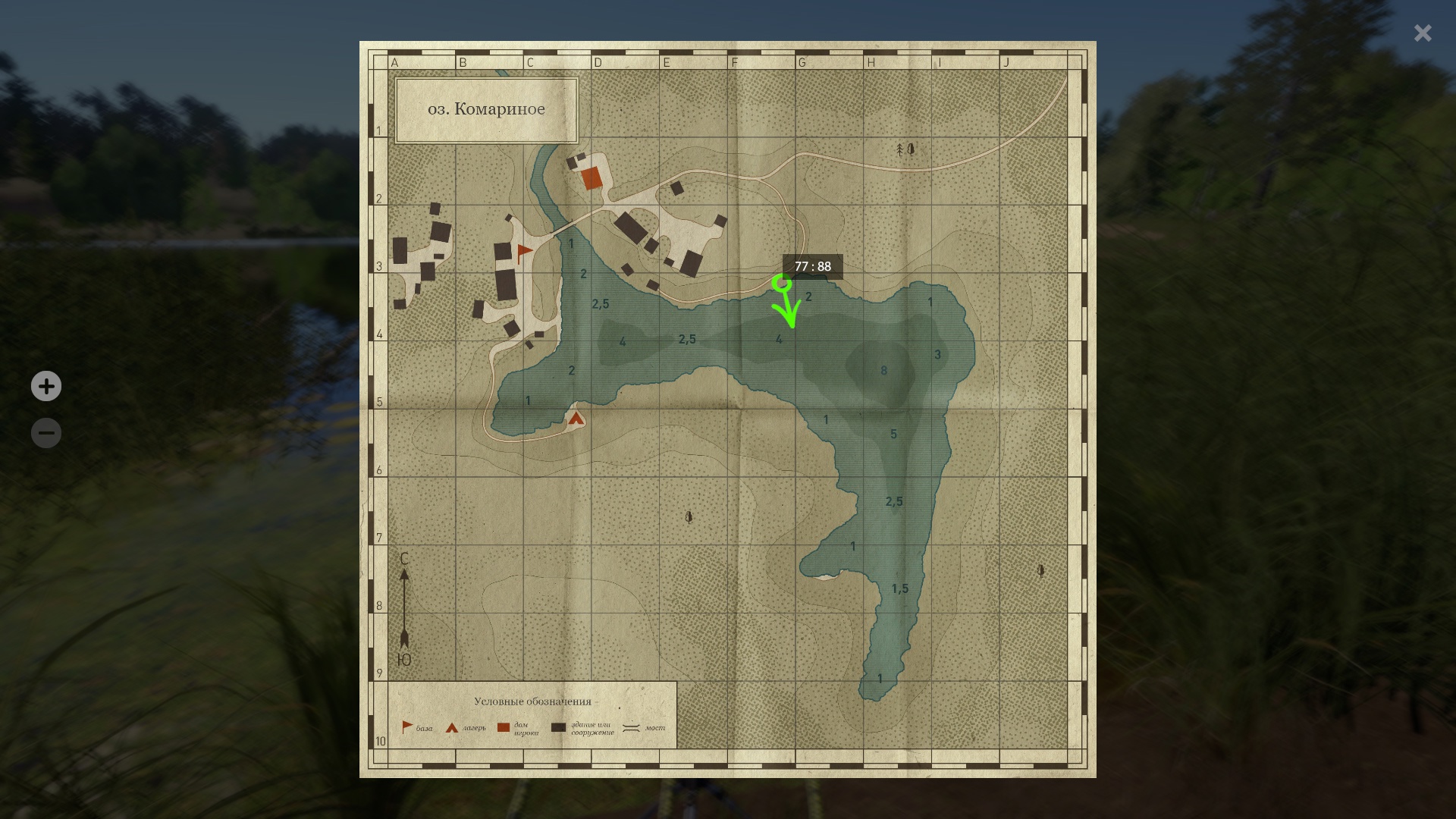Select the red camp tent marker
The width and height of the screenshot is (1456, 819).
coord(576,418)
